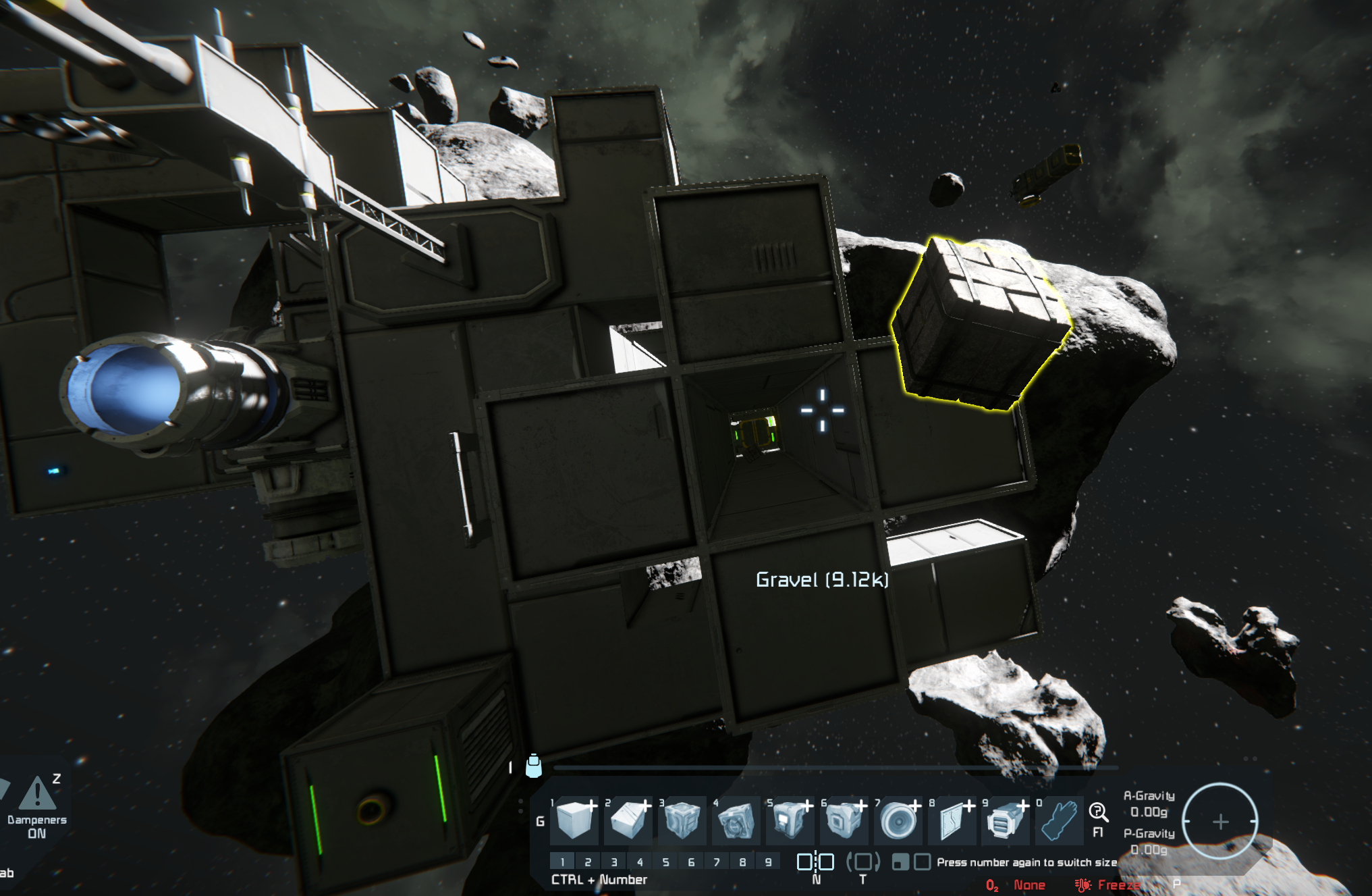Choose the armor slope block in slot 2
The image size is (1372, 896).
[628, 820]
